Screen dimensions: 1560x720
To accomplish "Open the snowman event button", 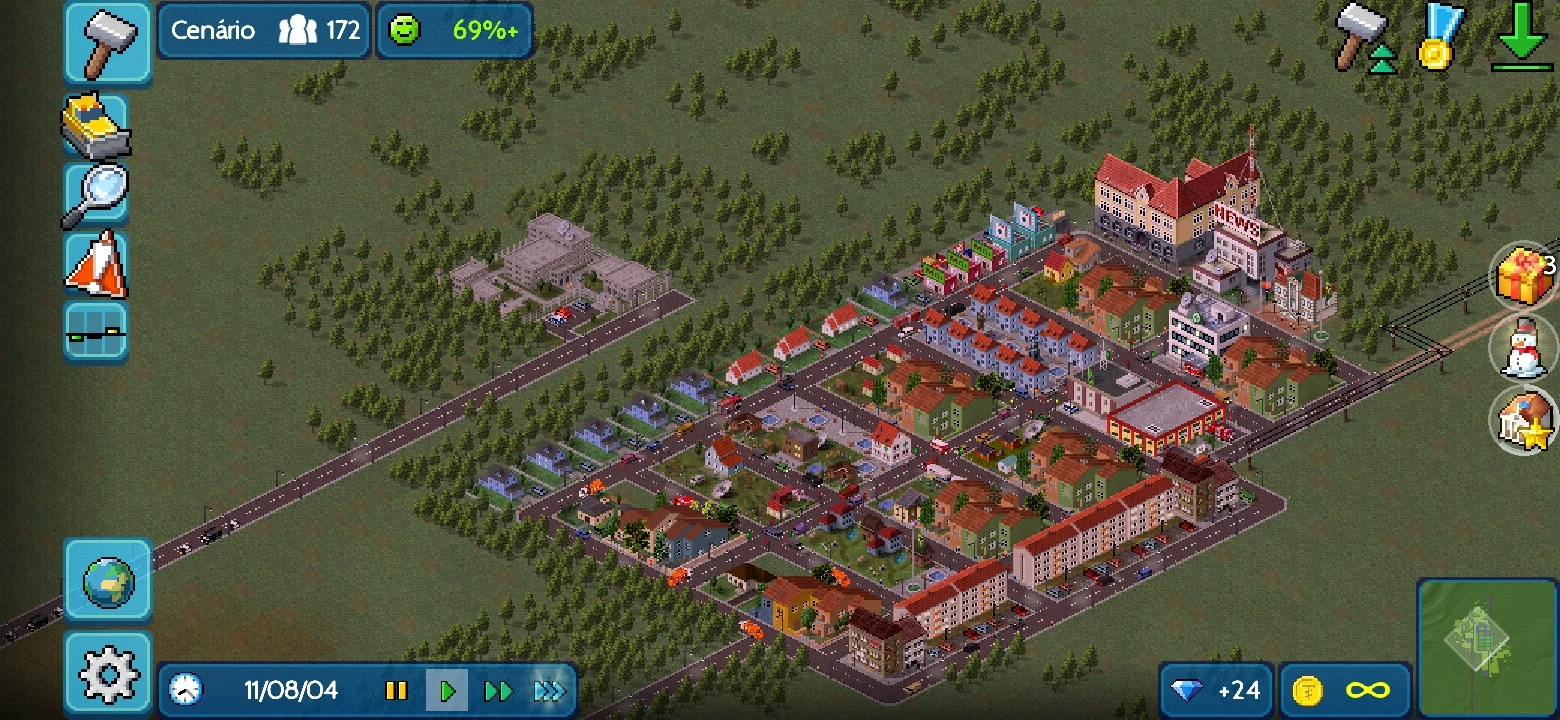I will pyautogui.click(x=1524, y=347).
